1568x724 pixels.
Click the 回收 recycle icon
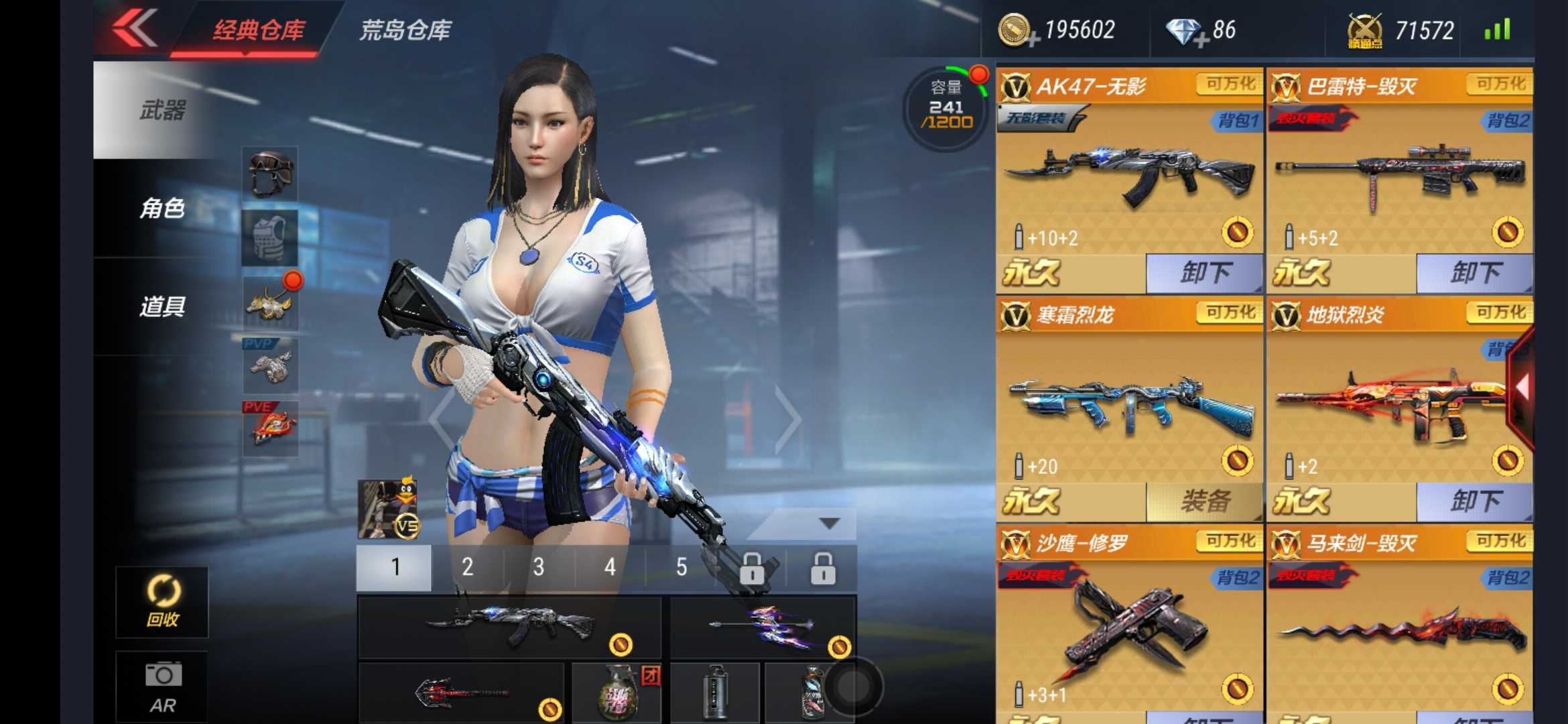point(162,602)
